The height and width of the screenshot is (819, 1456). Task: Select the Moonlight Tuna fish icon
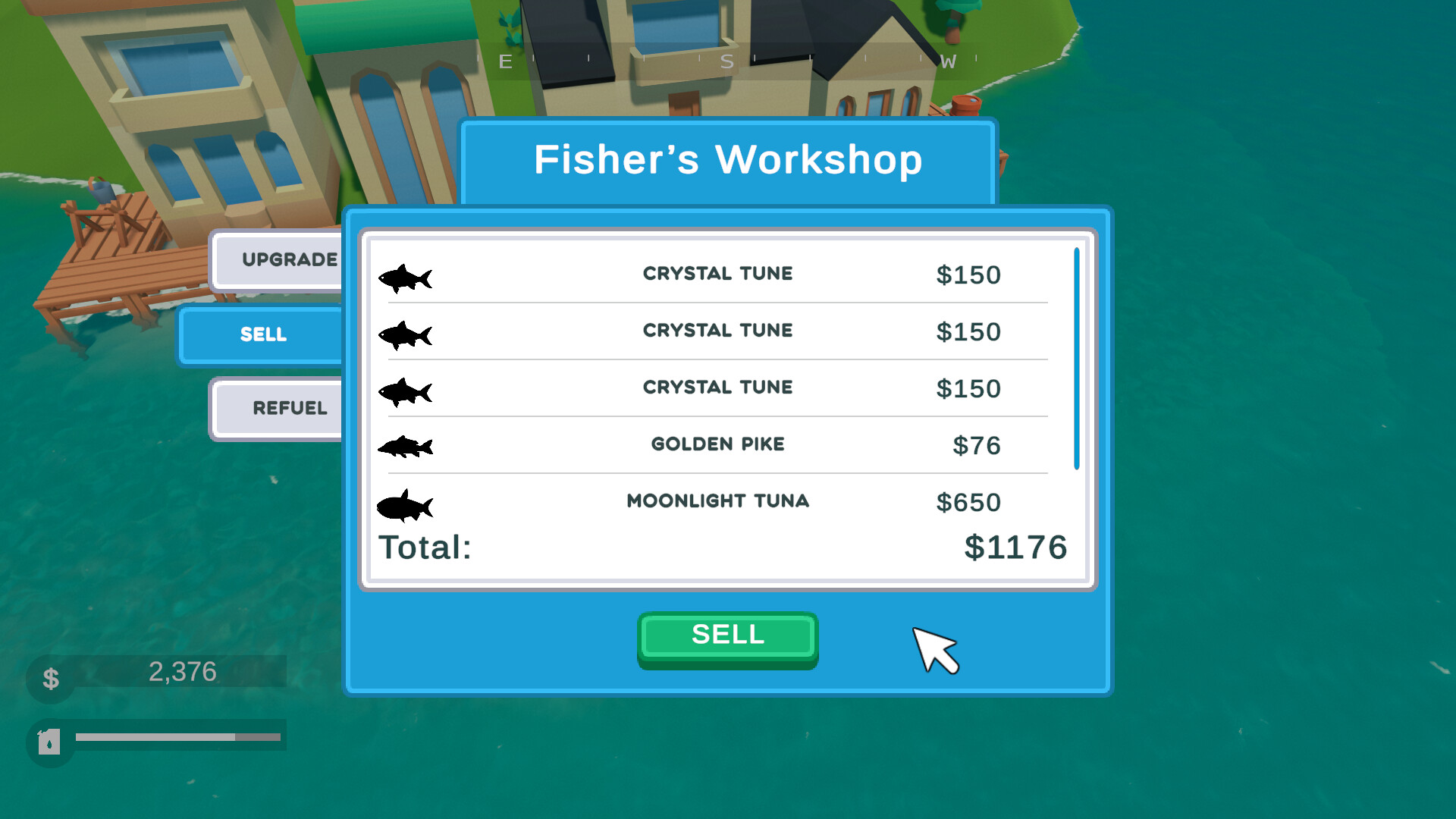click(406, 504)
